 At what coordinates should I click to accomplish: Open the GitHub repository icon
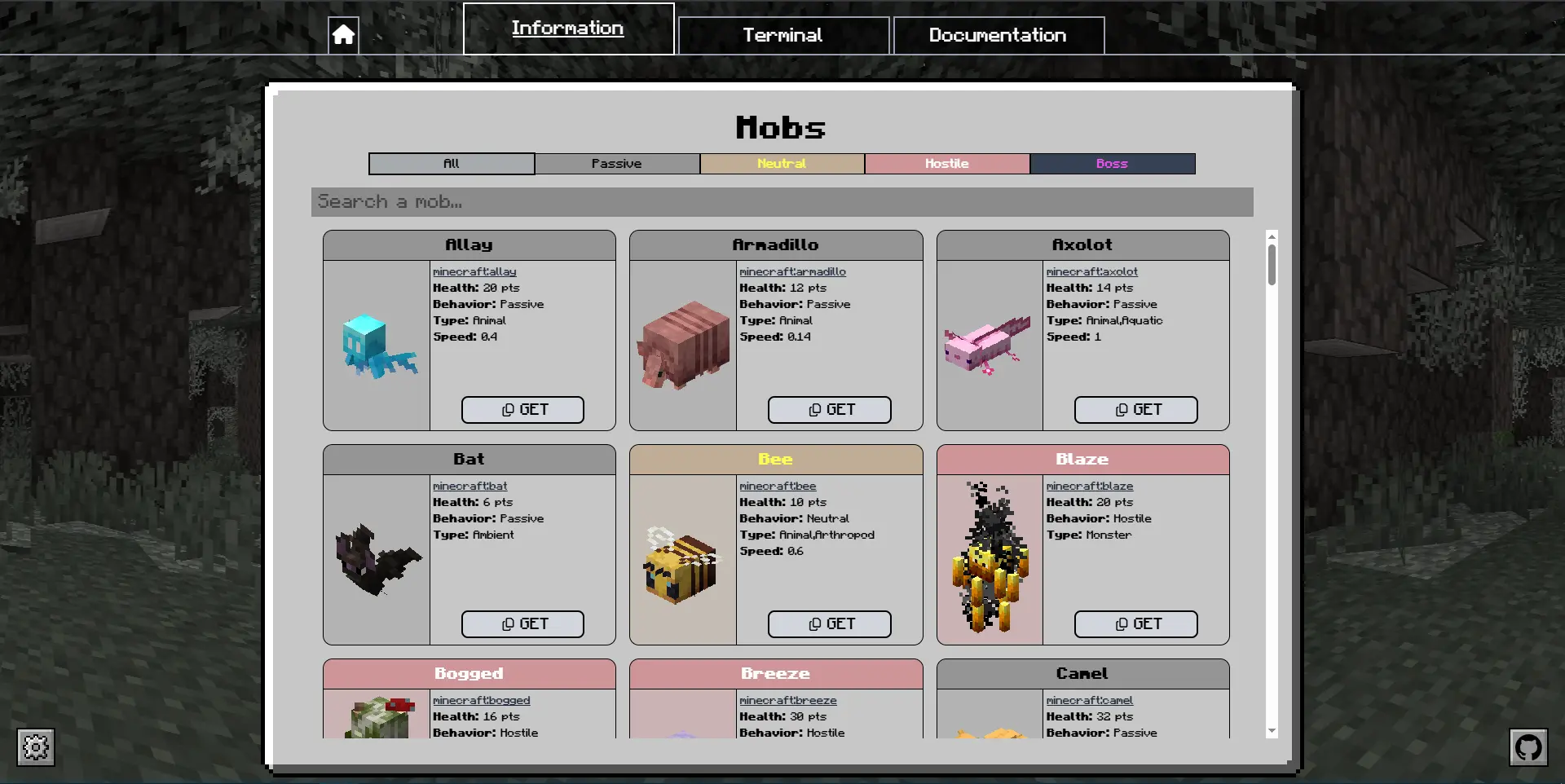coord(1529,747)
